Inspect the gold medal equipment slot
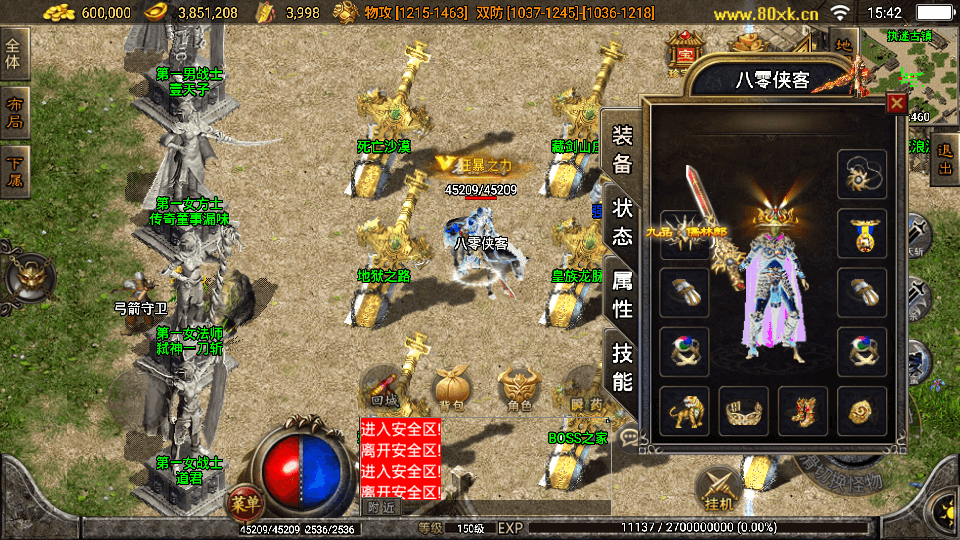Viewport: 960px width, 540px height. [861, 232]
